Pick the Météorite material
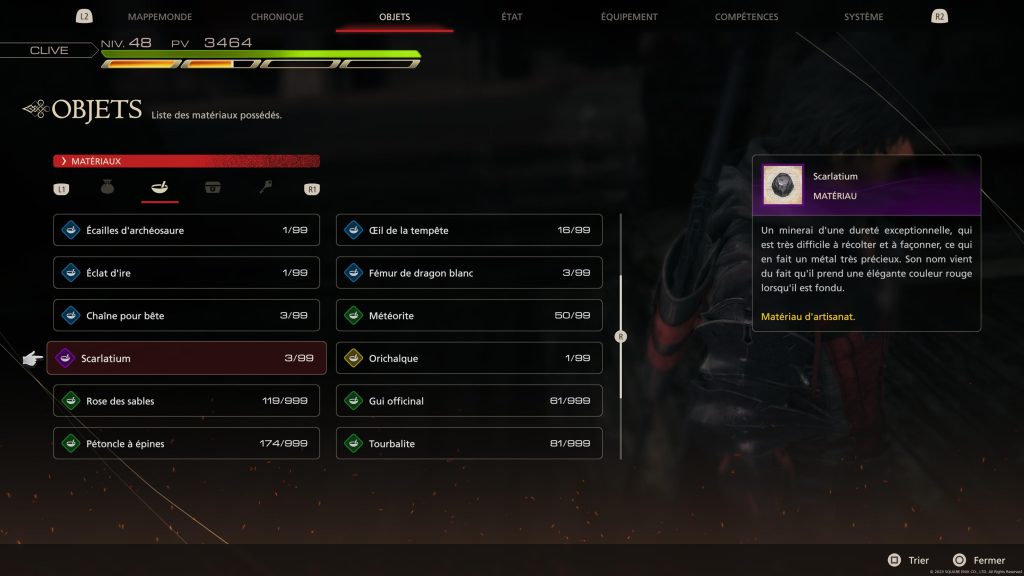The height and width of the screenshot is (576, 1024). click(x=469, y=316)
